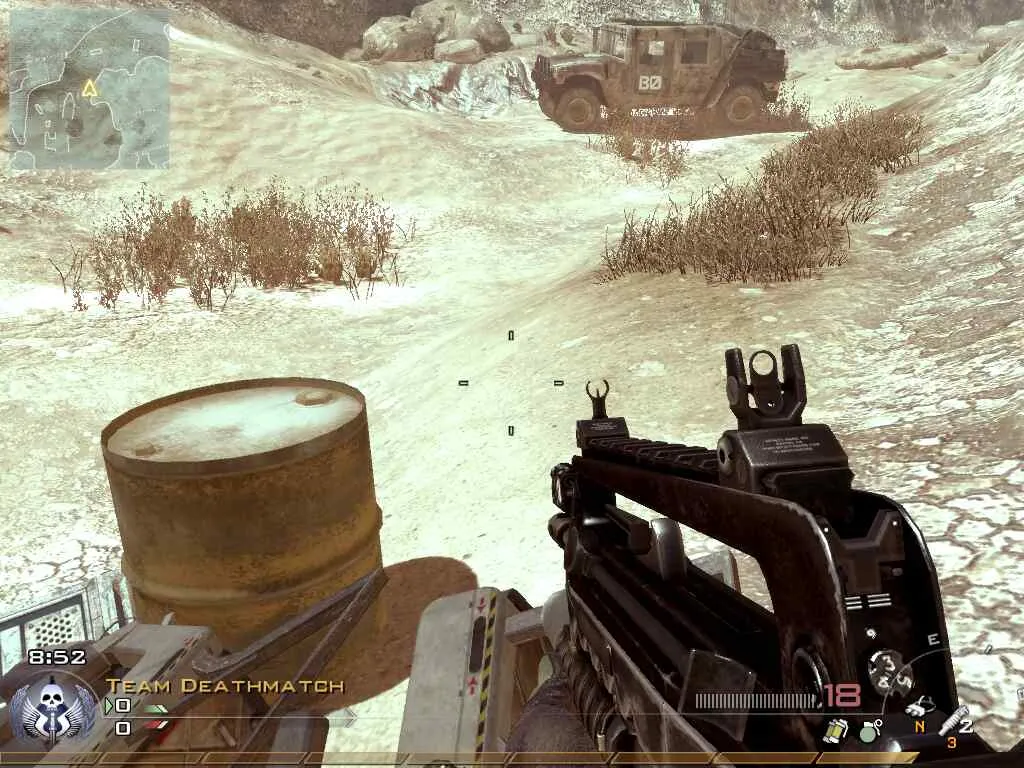Select the yellow player arrow on the minimap
The width and height of the screenshot is (1024, 768).
coord(90,88)
